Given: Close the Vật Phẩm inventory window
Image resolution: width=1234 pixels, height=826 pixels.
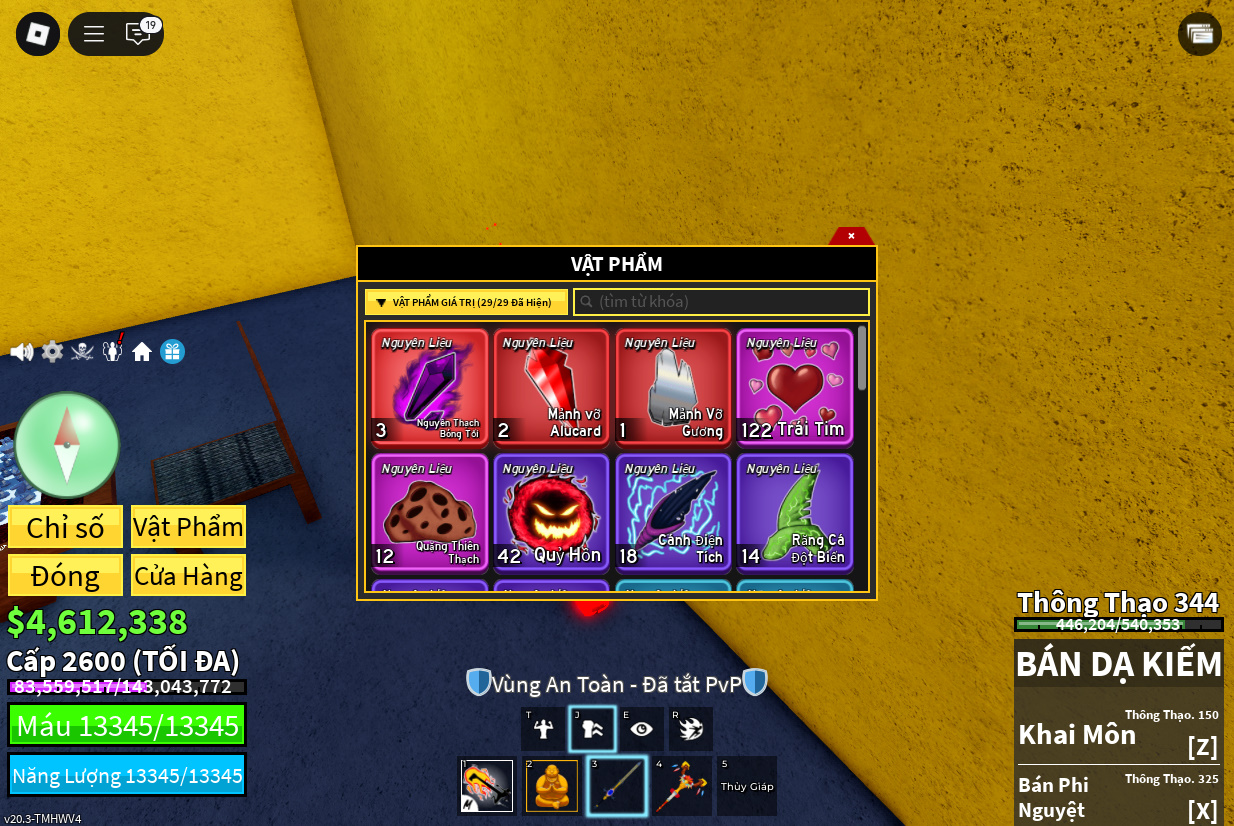Looking at the screenshot, I should [851, 236].
